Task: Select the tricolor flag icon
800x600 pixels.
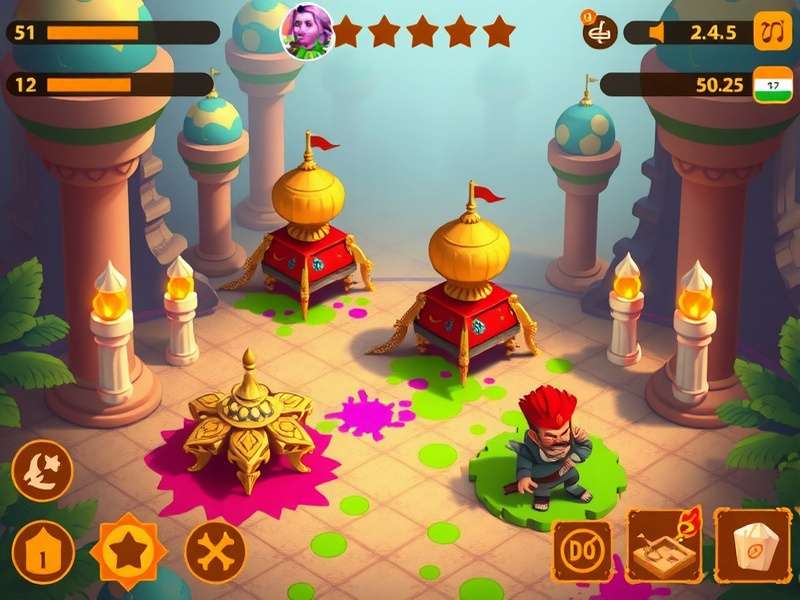Action: click(x=771, y=85)
